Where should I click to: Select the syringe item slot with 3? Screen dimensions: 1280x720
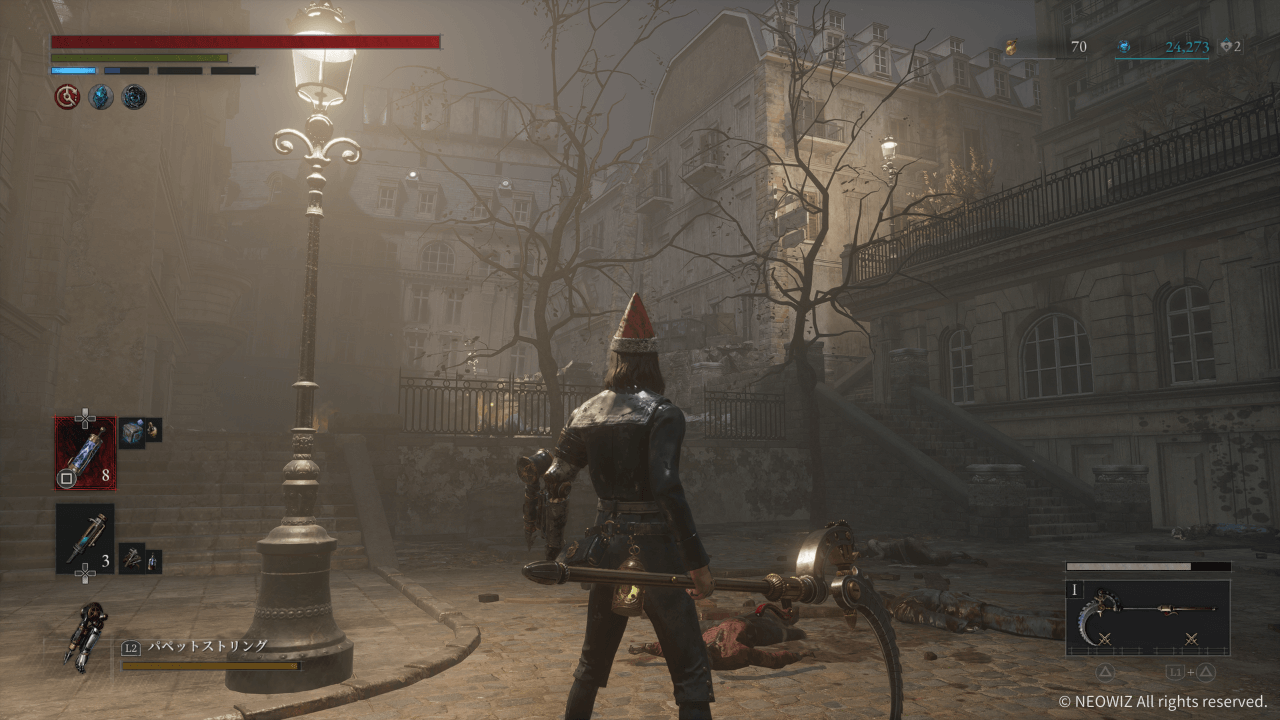click(85, 538)
